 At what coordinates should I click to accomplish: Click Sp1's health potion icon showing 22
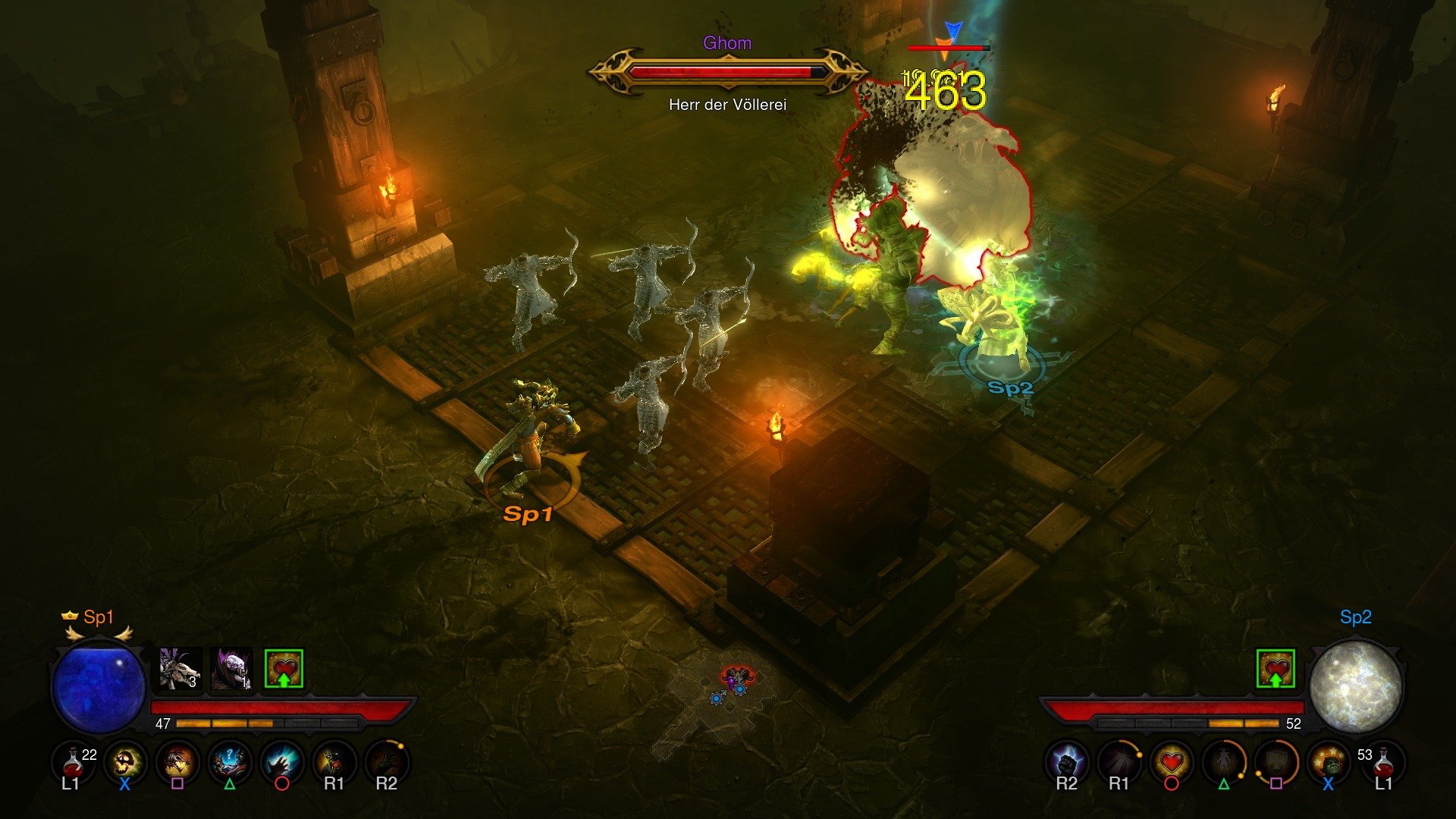[72, 764]
